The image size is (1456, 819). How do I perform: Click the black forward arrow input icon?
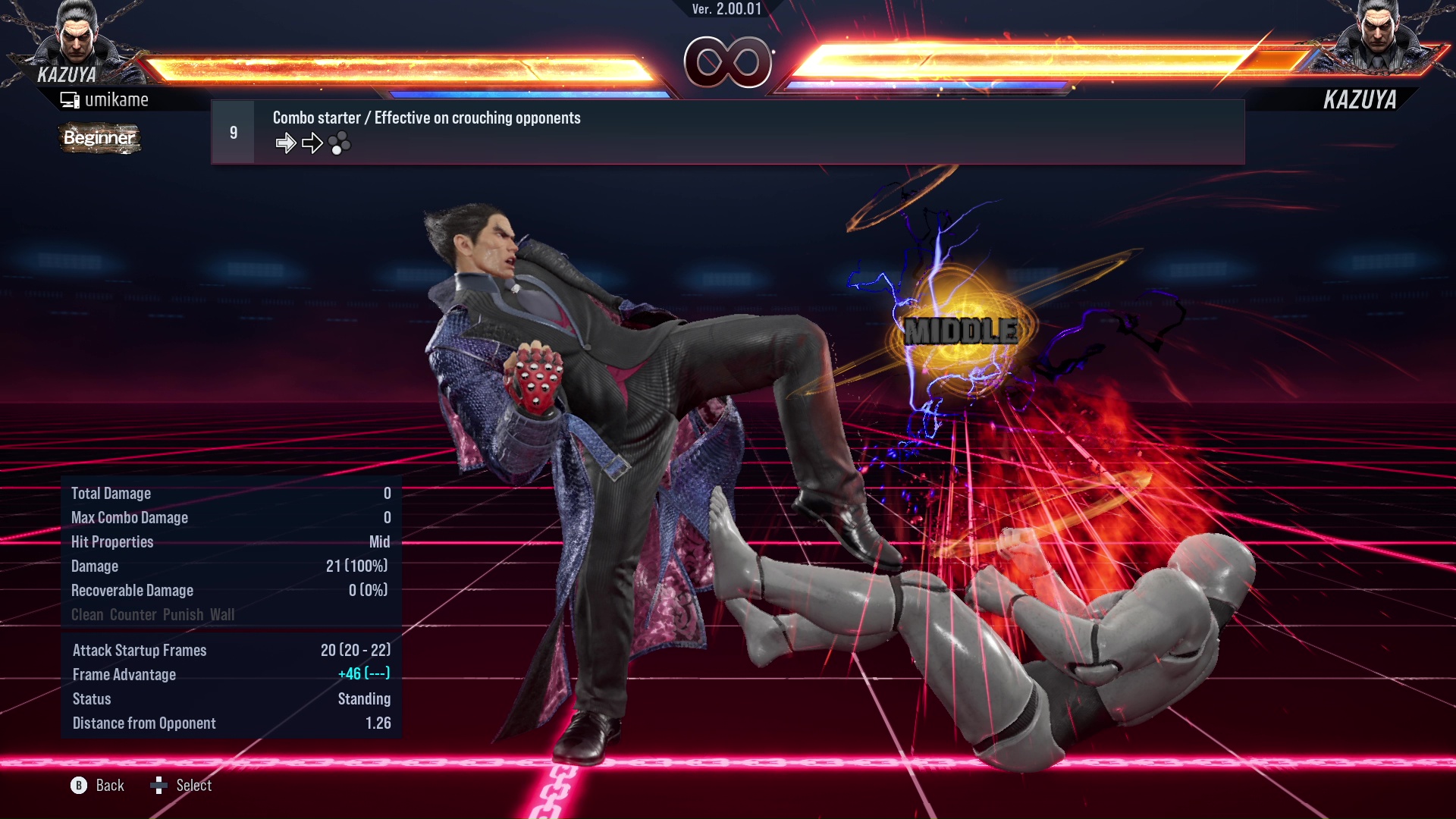click(312, 142)
